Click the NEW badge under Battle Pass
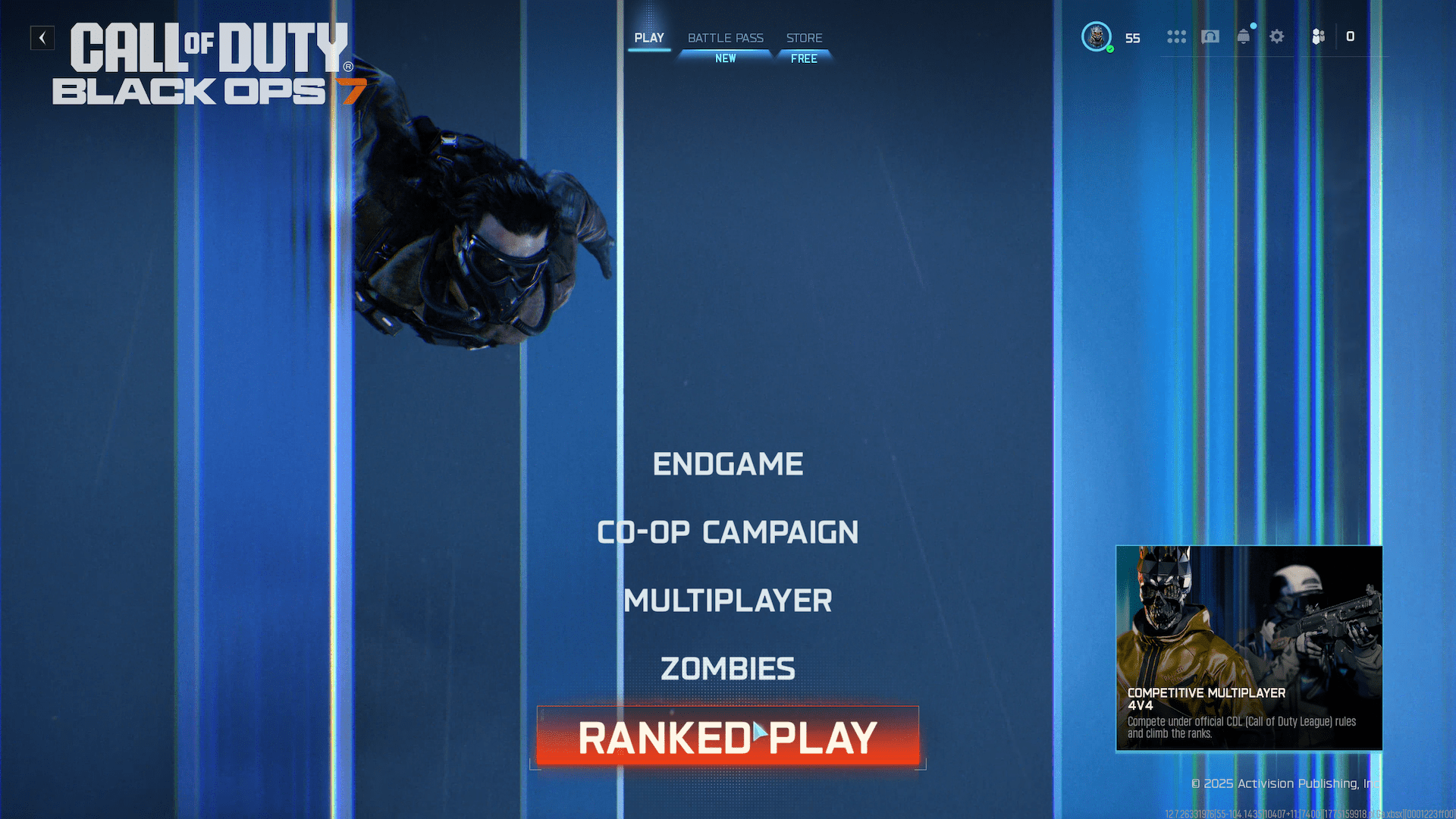The image size is (1456, 819). click(726, 58)
